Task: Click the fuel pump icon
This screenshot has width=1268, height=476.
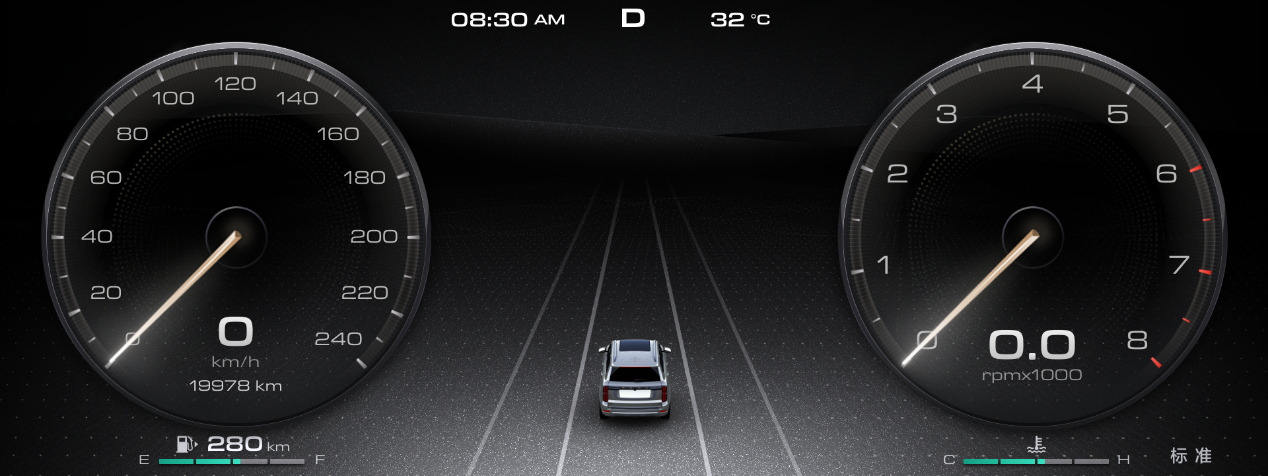Action: click(185, 444)
